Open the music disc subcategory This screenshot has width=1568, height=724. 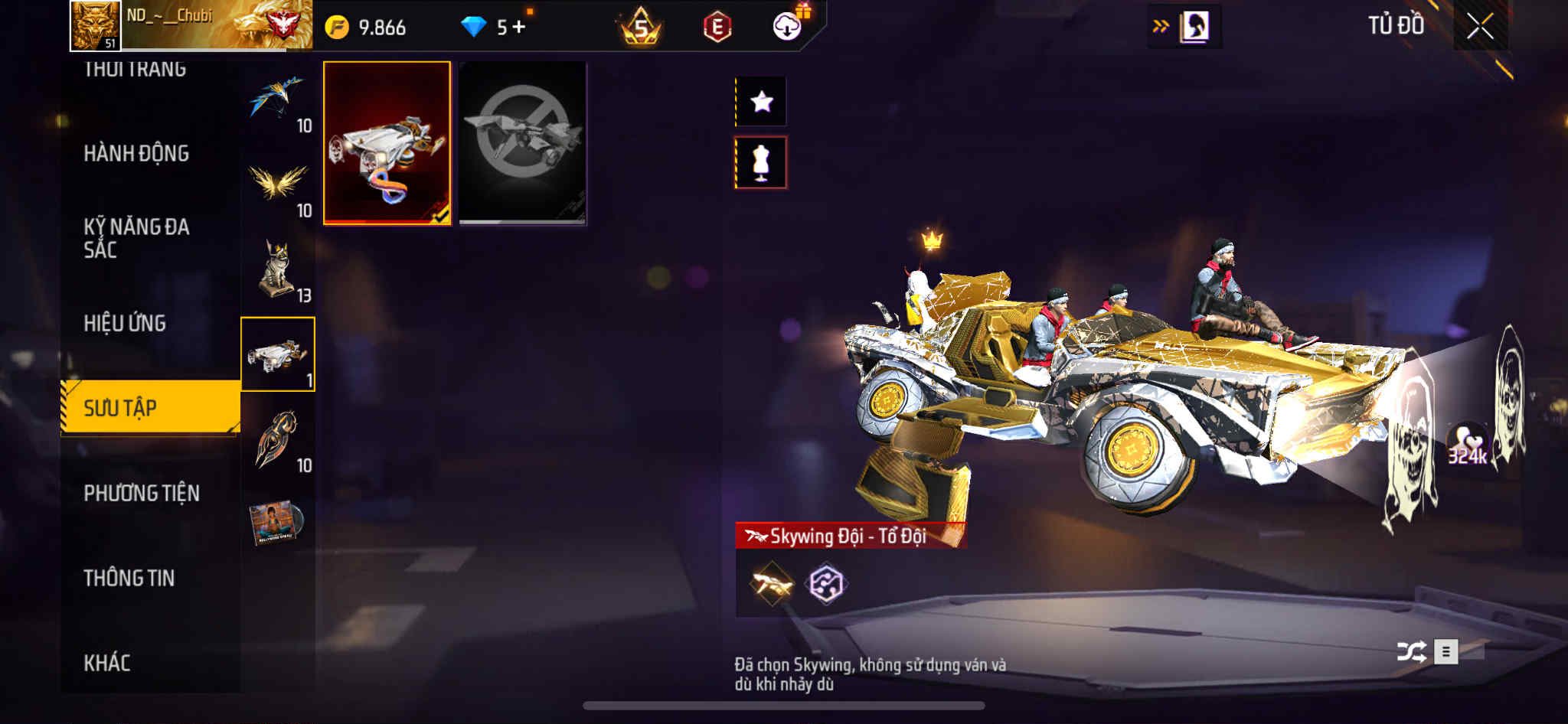pos(276,523)
